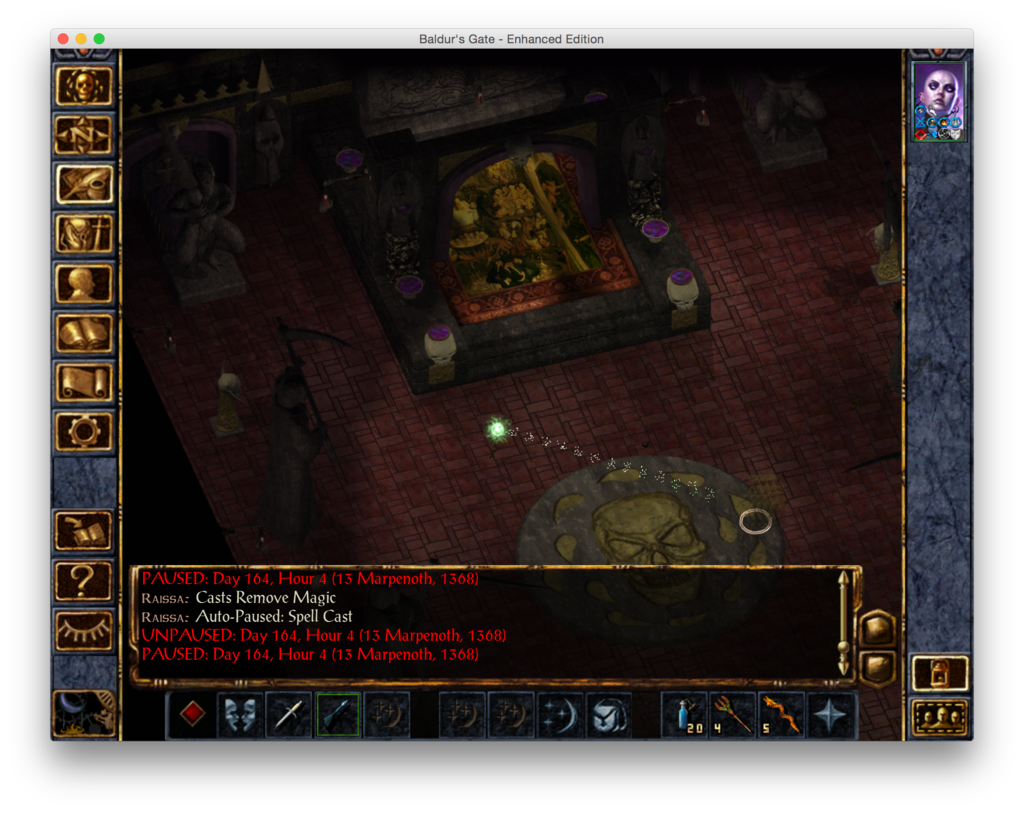
Task: Toggle the padlock button
Action: point(939,673)
